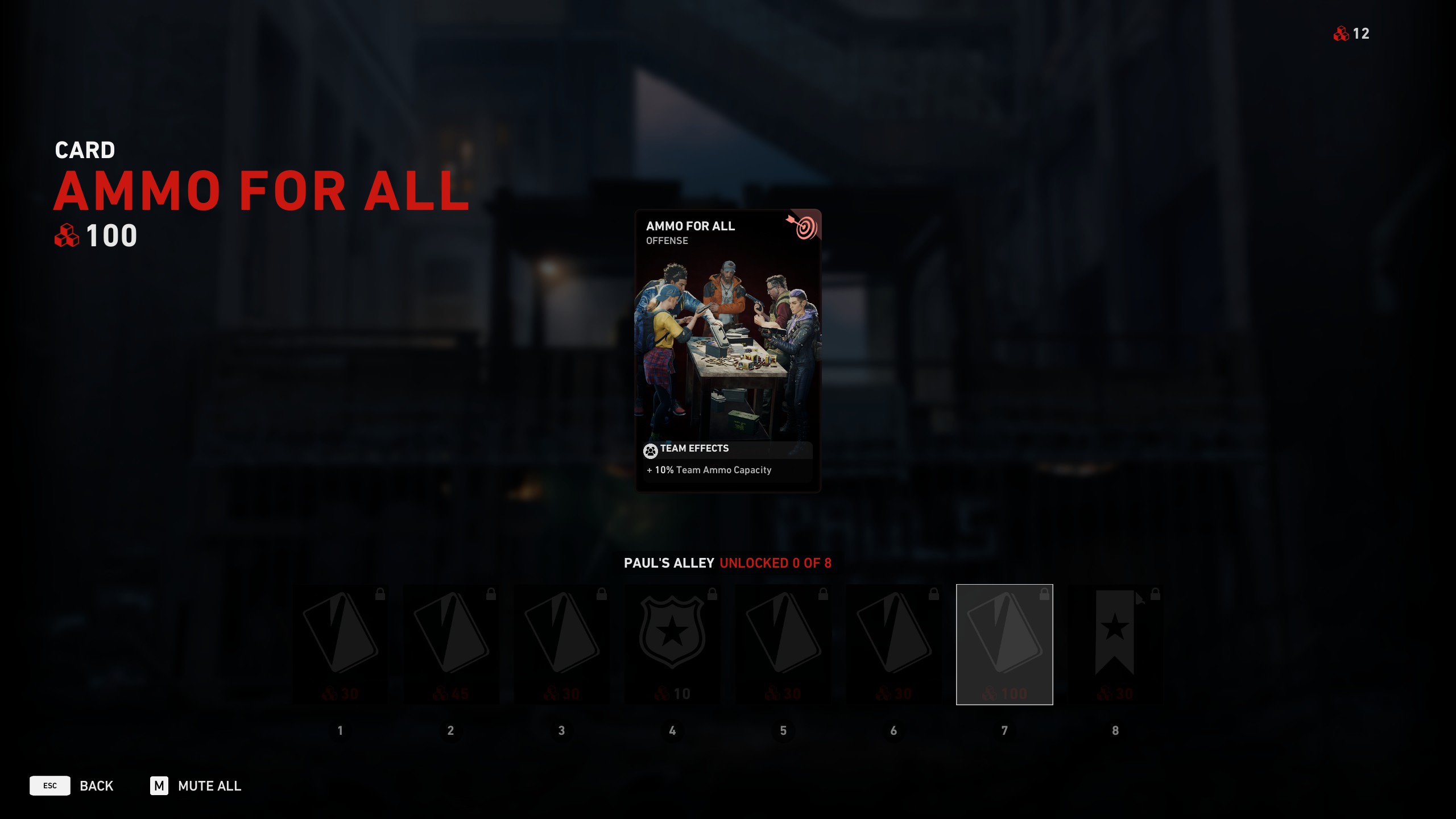Select the MUTE ALL option
The image size is (1456, 819).
point(209,785)
